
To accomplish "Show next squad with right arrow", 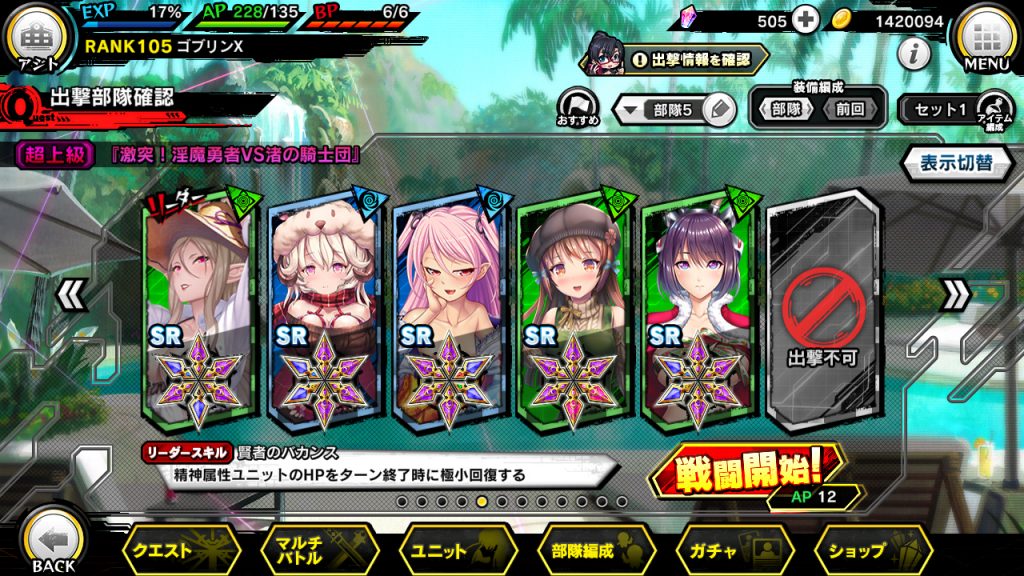I will 956,295.
